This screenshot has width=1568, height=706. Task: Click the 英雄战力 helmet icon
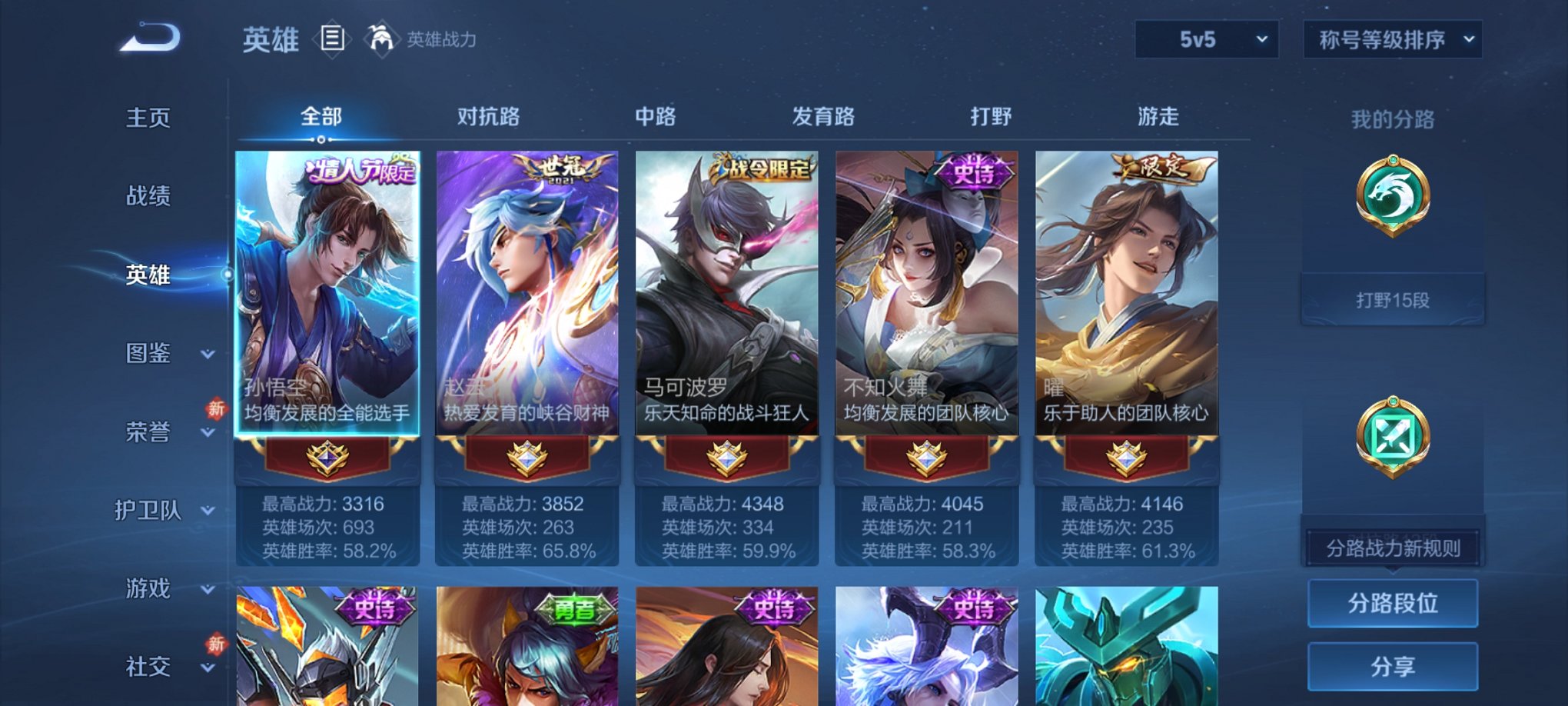382,37
